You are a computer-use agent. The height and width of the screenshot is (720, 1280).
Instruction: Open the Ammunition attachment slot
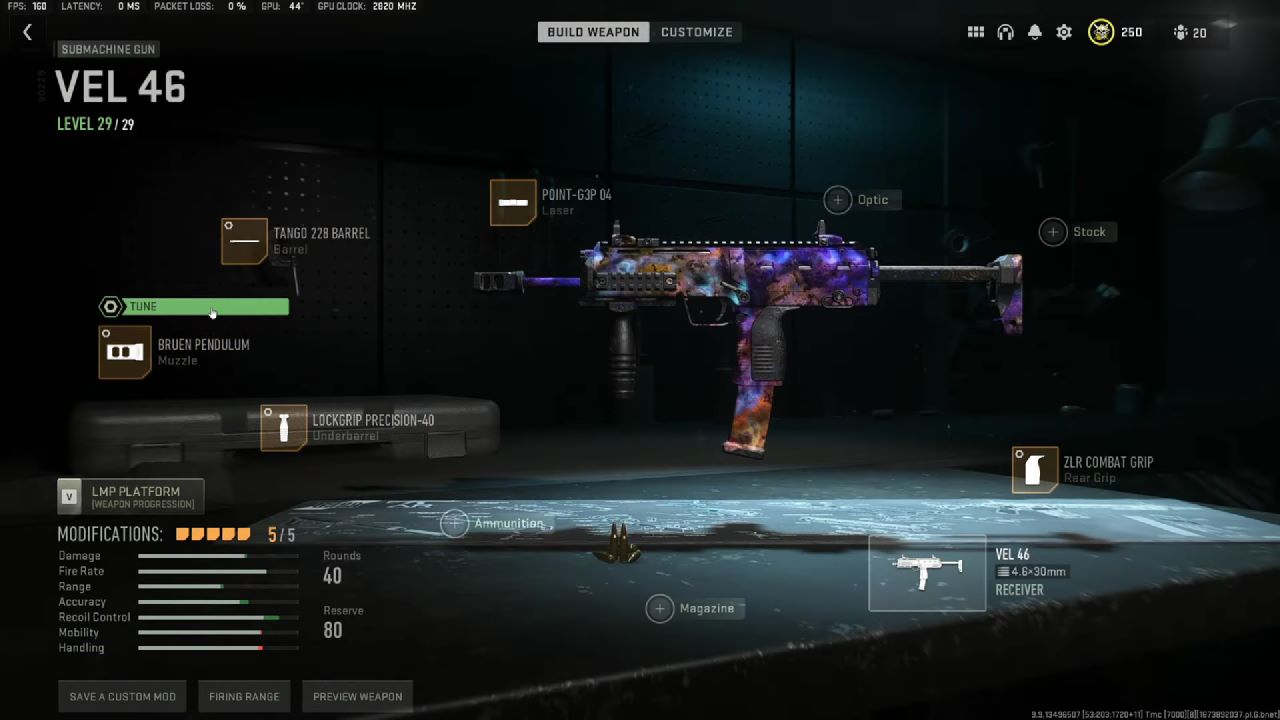pos(455,523)
